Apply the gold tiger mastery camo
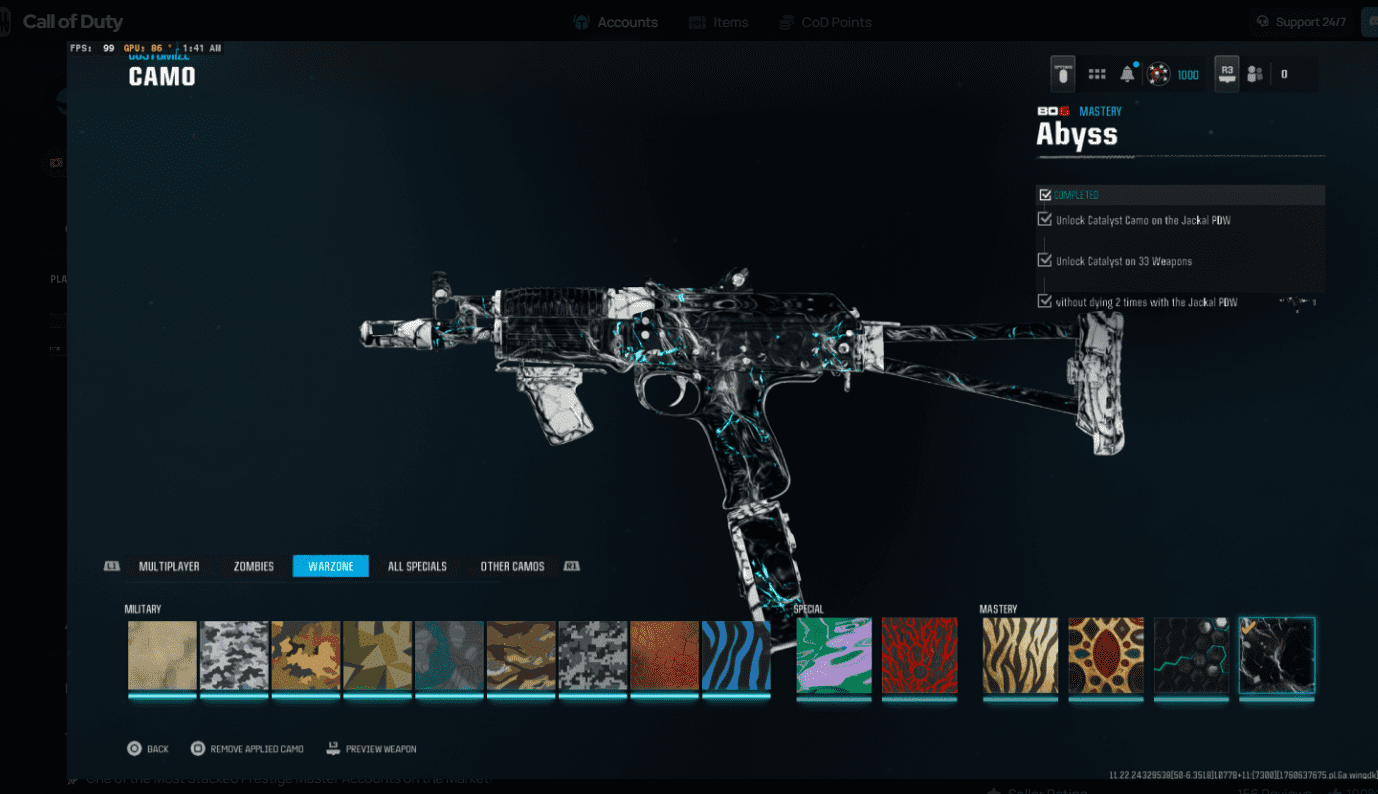Screen dimensions: 1378x794 (x=1020, y=656)
